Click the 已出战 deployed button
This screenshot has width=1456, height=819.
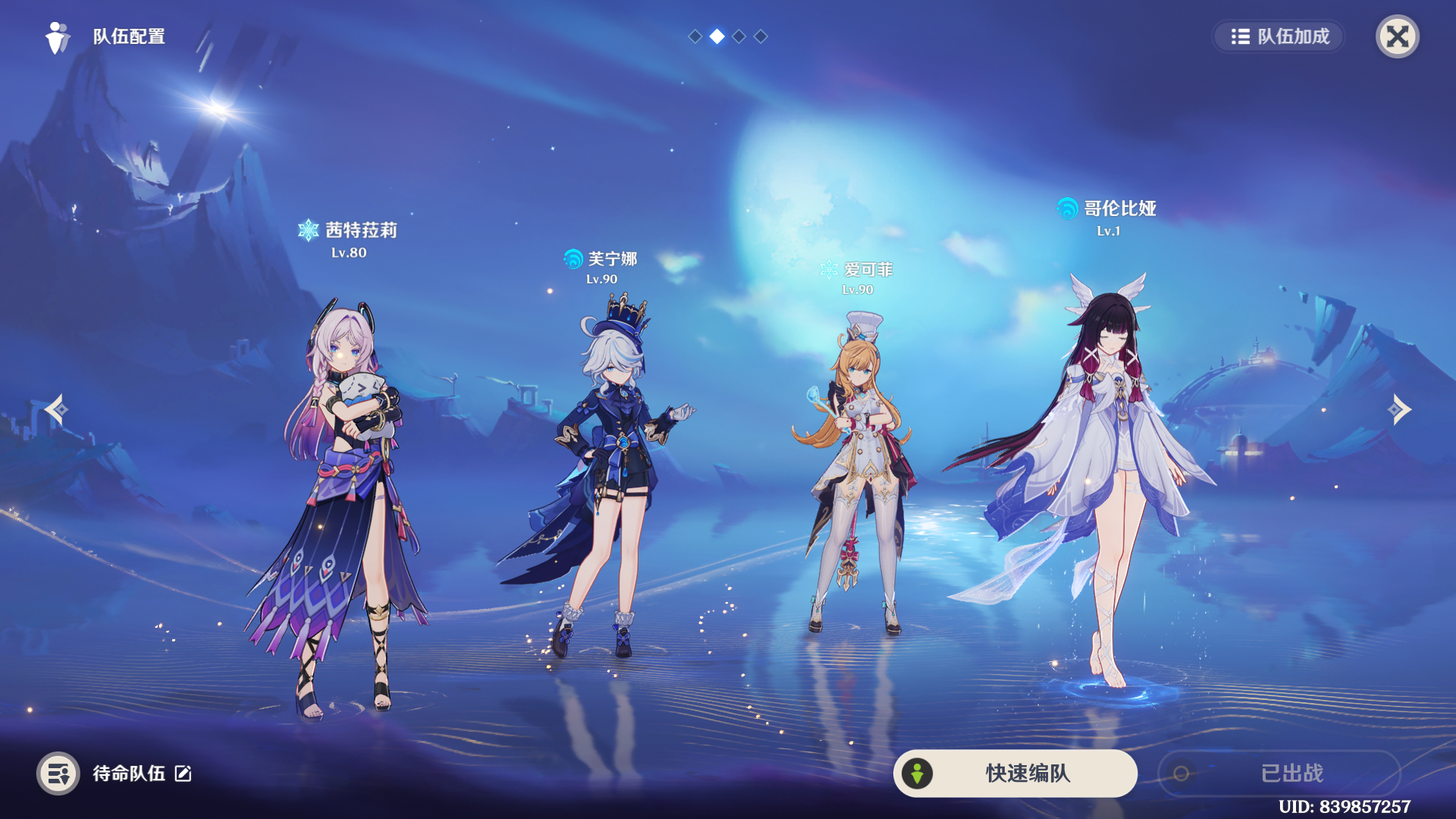click(x=1279, y=773)
